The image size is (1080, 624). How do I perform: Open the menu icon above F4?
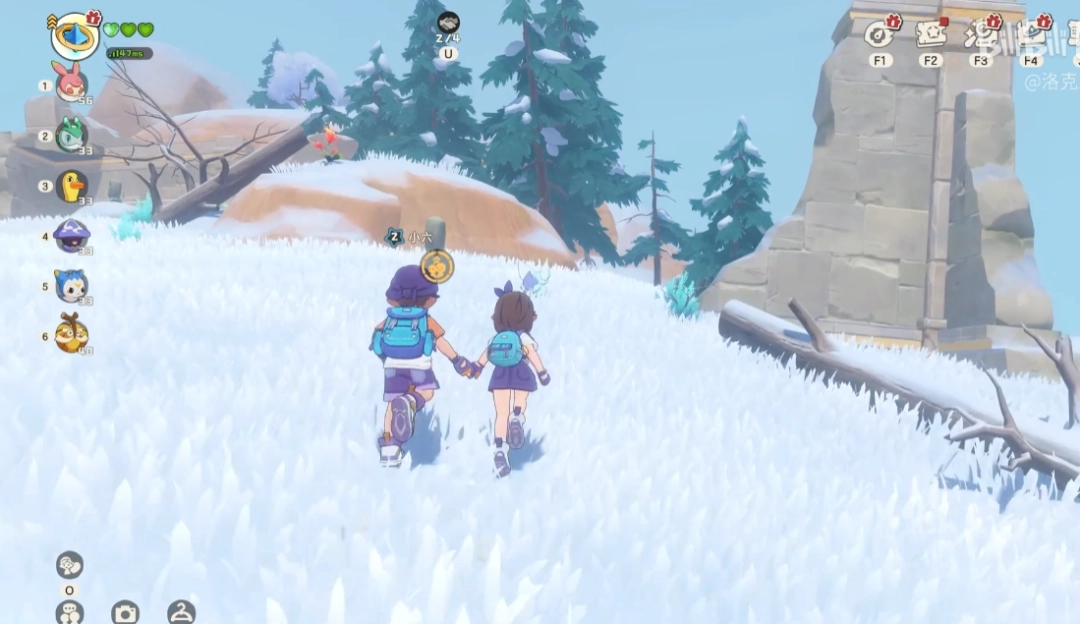[1031, 34]
